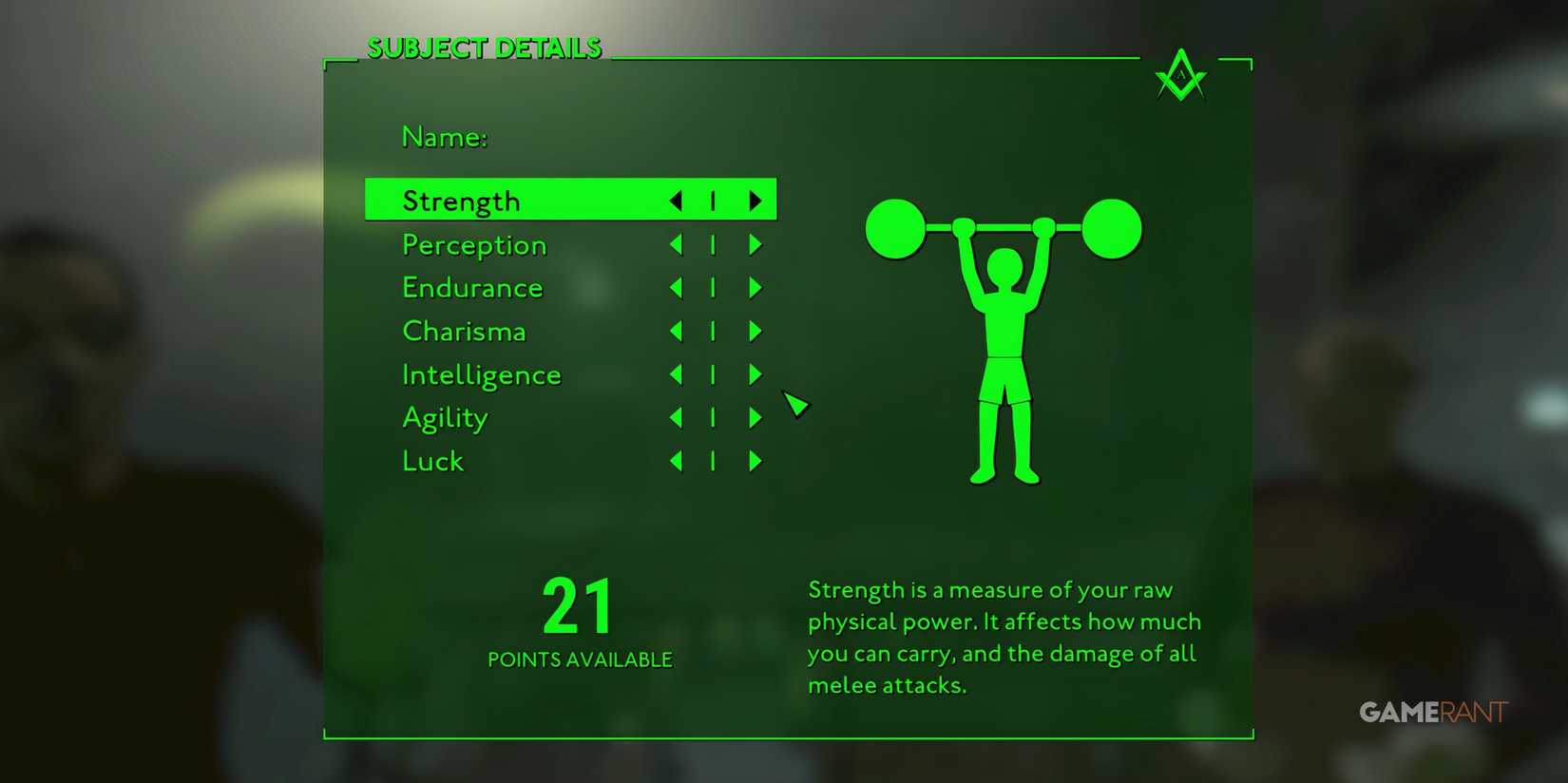
Task: Increase Perception with its right arrow
Action: [x=755, y=244]
